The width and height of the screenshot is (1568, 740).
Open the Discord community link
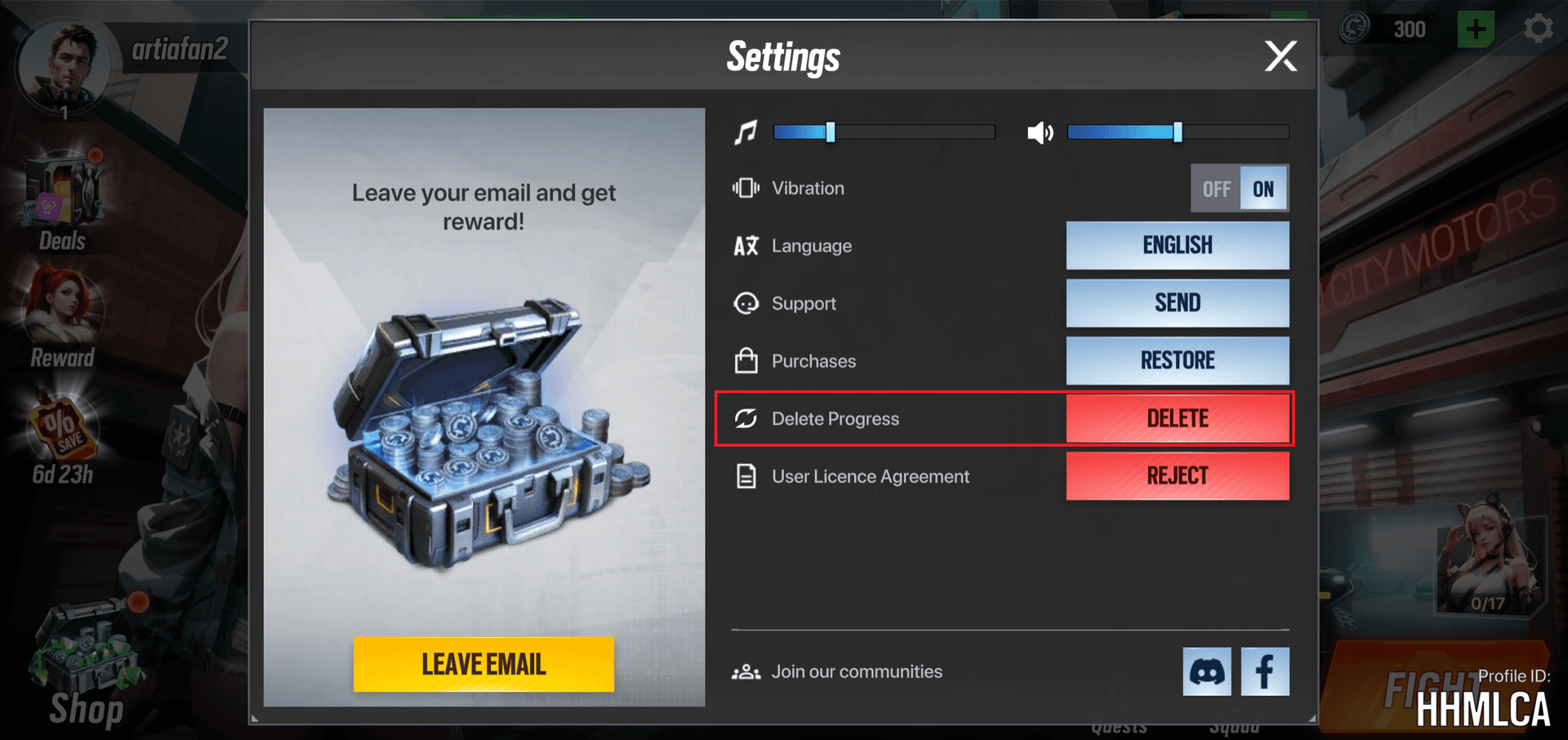tap(1206, 671)
